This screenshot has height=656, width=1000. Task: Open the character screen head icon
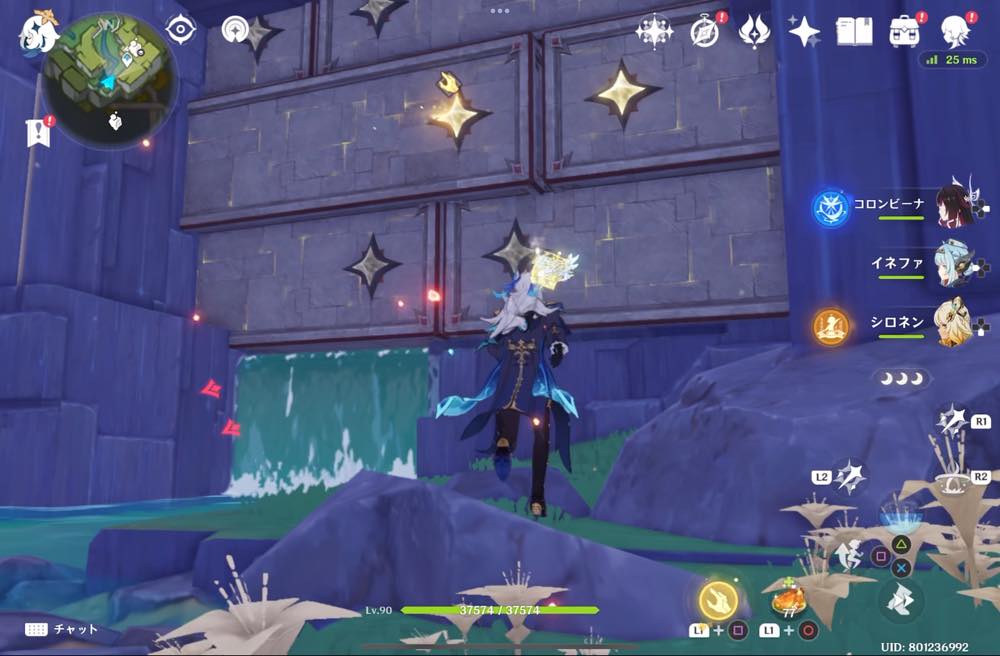956,32
